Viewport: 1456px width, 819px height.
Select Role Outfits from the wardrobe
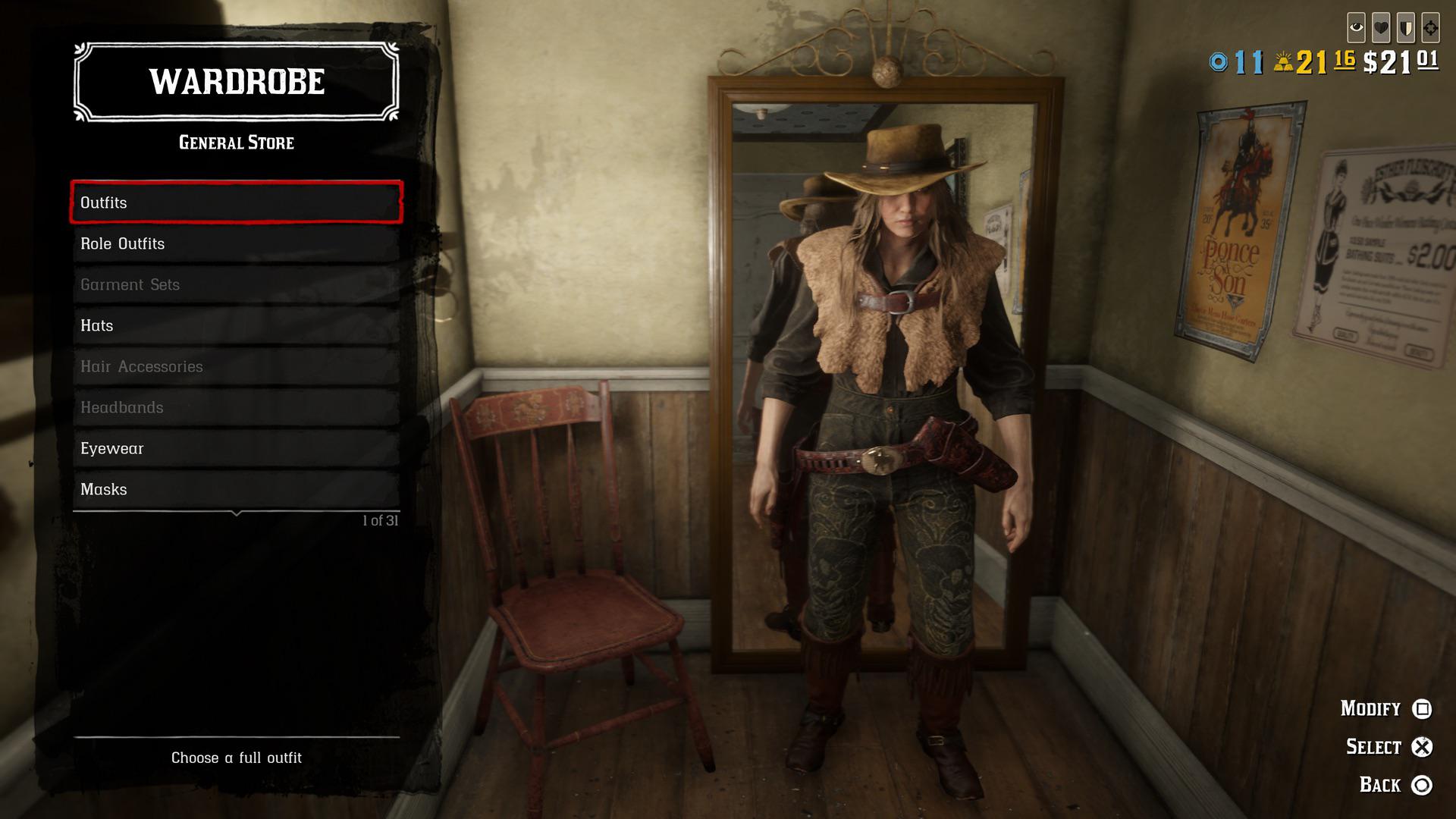point(236,243)
